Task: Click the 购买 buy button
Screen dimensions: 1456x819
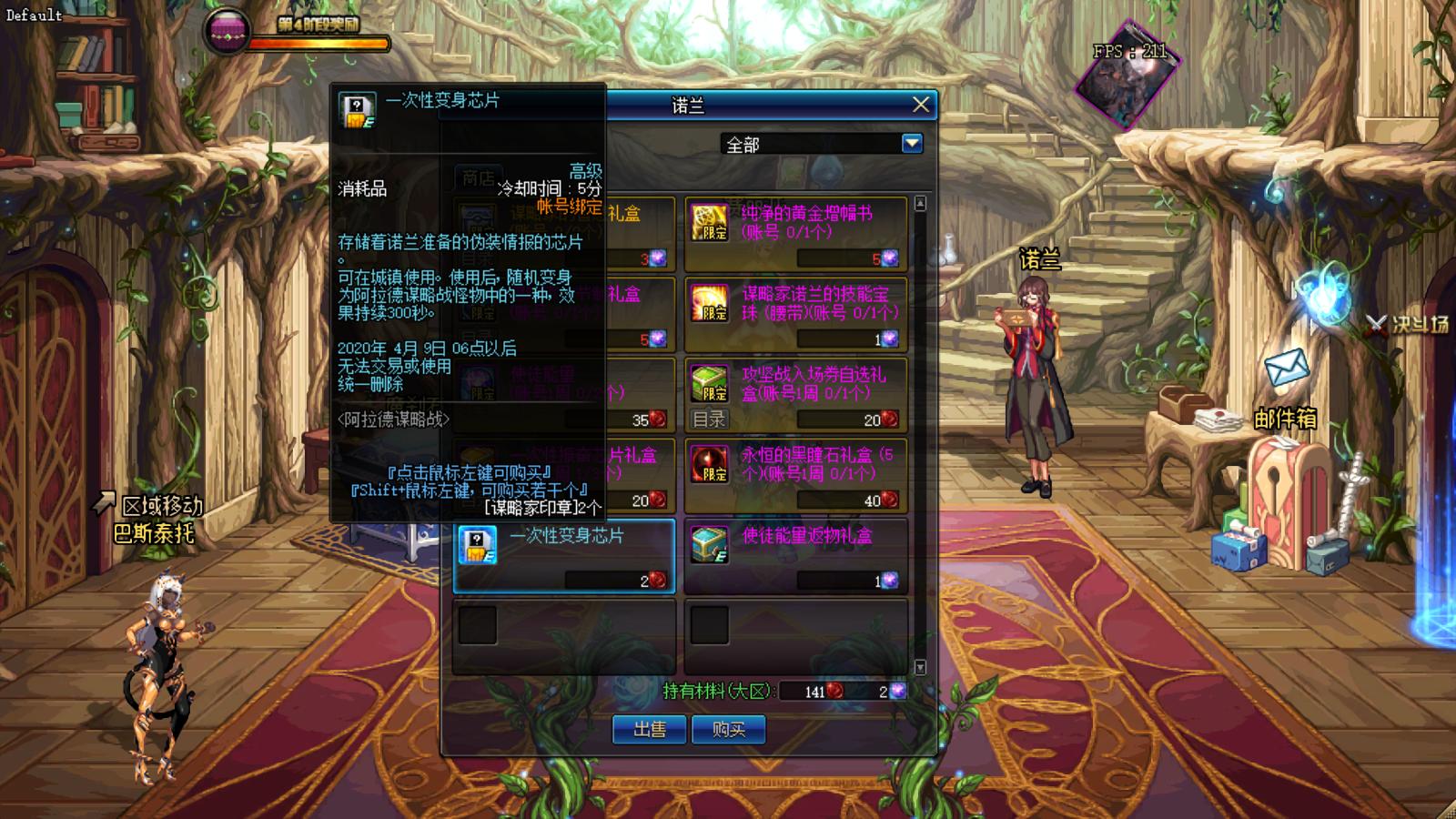Action: point(728,729)
